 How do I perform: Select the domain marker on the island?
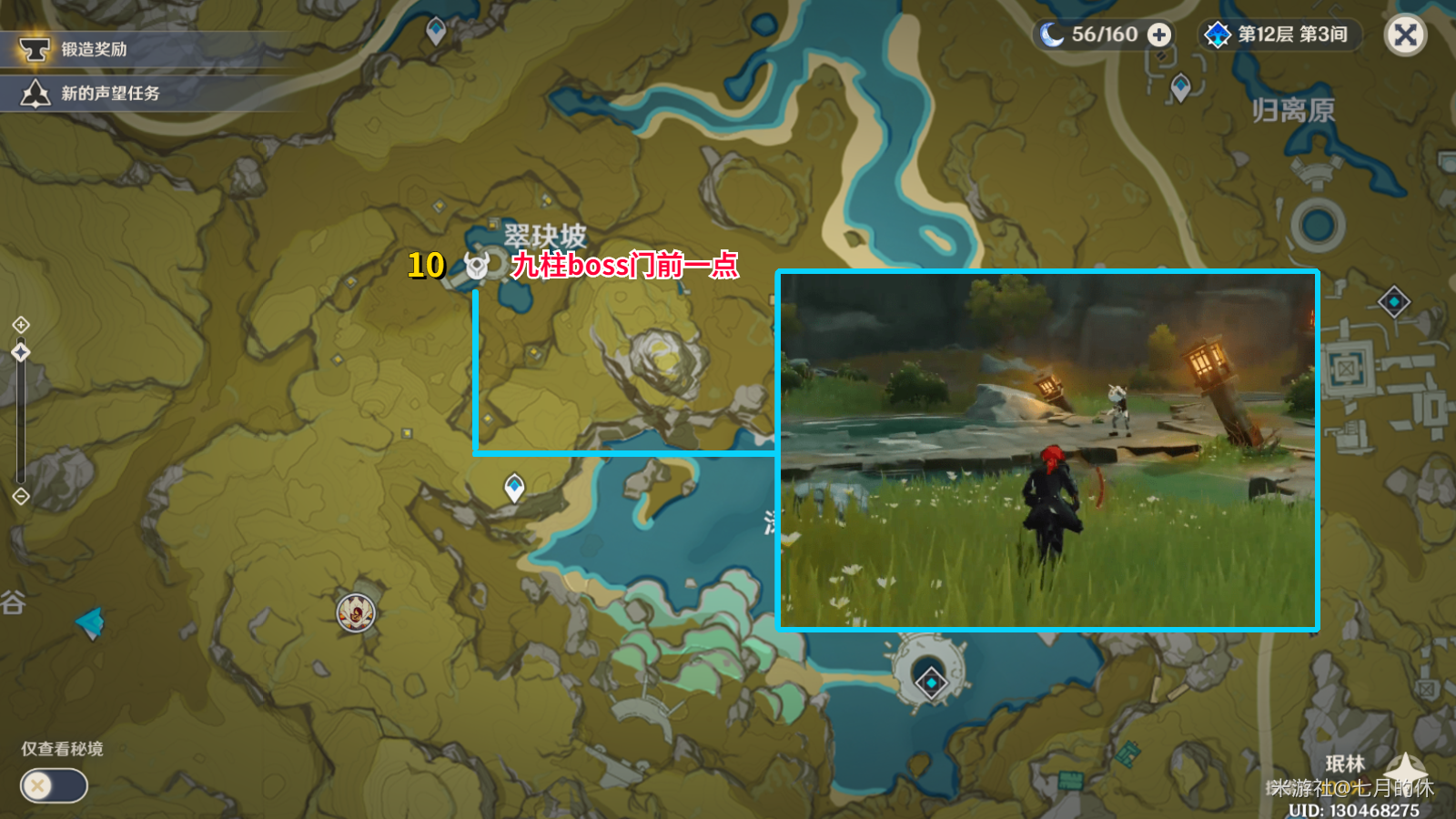(x=931, y=682)
